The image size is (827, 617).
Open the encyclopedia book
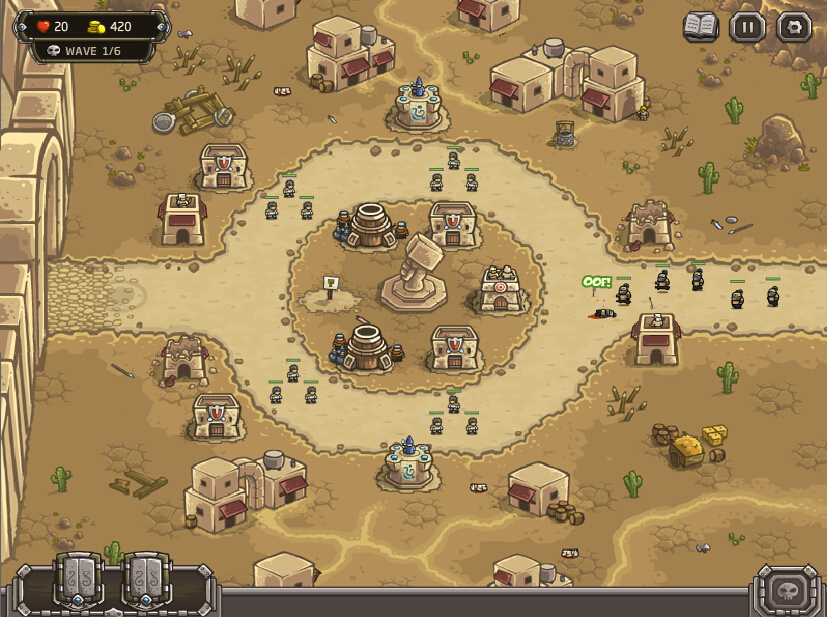click(x=701, y=27)
